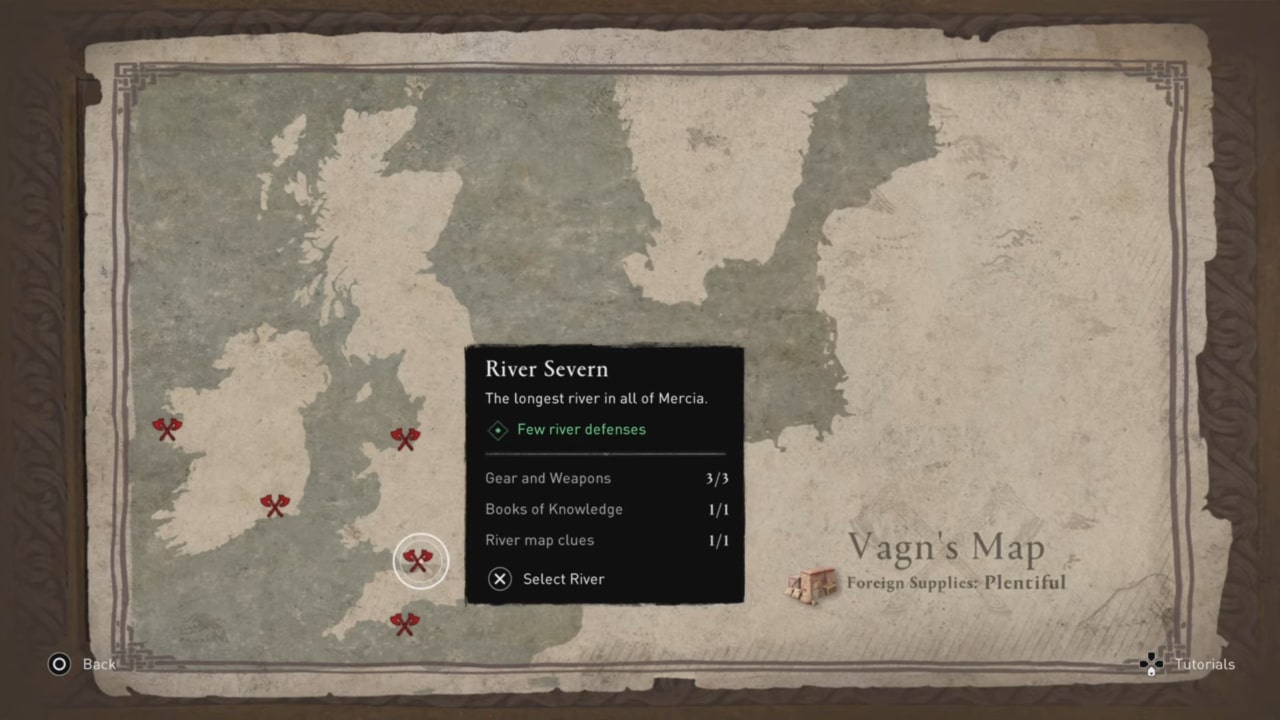Select the River Severn title text
Image resolution: width=1280 pixels, height=720 pixels.
546,369
